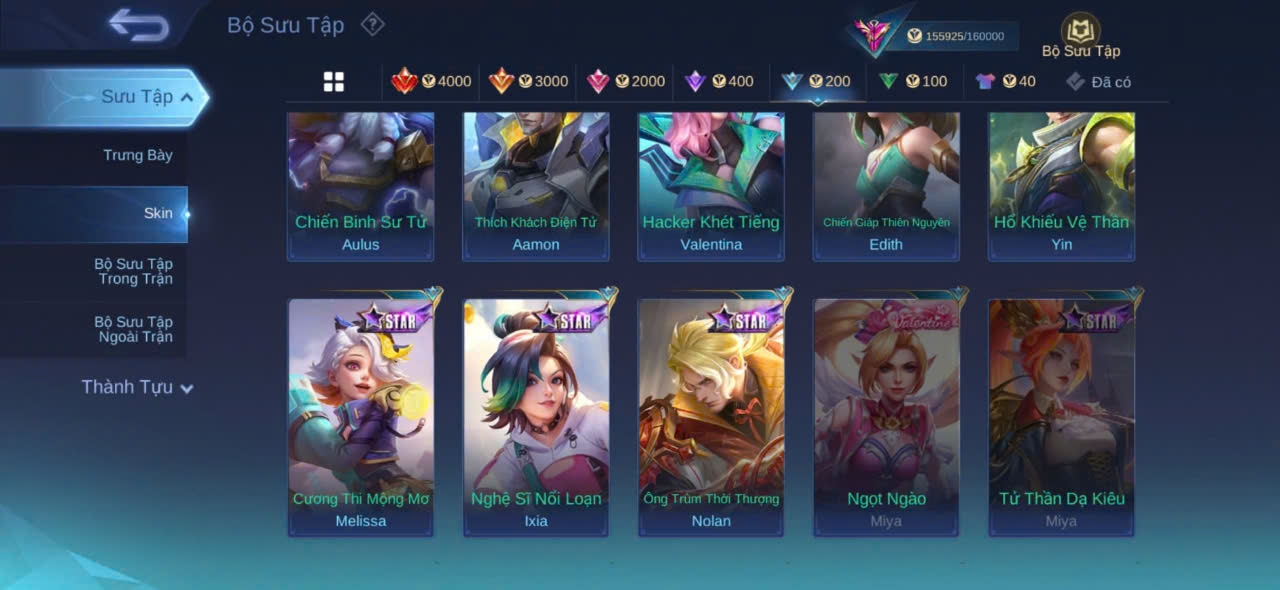Select the Skin menu entry

(x=157, y=213)
